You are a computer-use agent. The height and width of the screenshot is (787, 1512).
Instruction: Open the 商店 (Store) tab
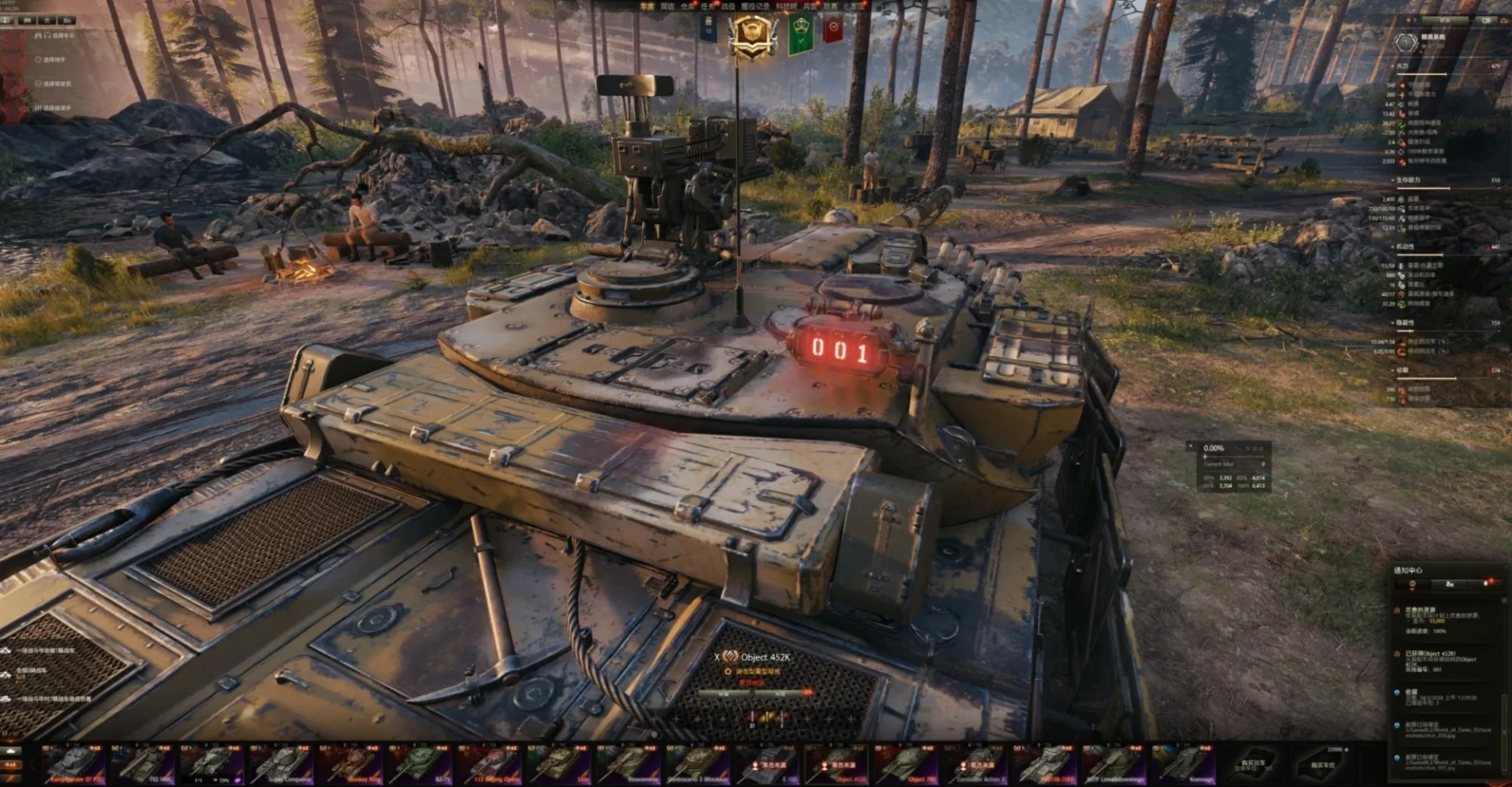(667, 6)
